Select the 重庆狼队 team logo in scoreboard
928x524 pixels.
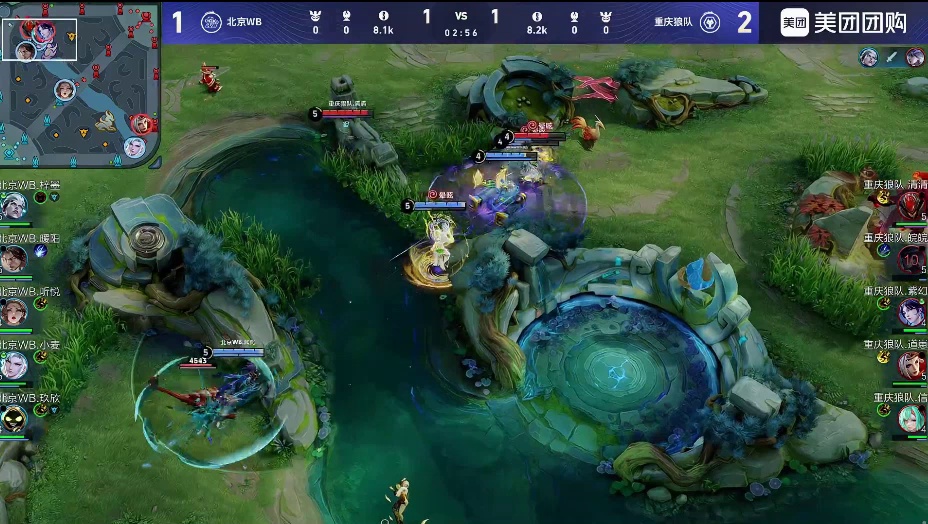pyautogui.click(x=710, y=22)
